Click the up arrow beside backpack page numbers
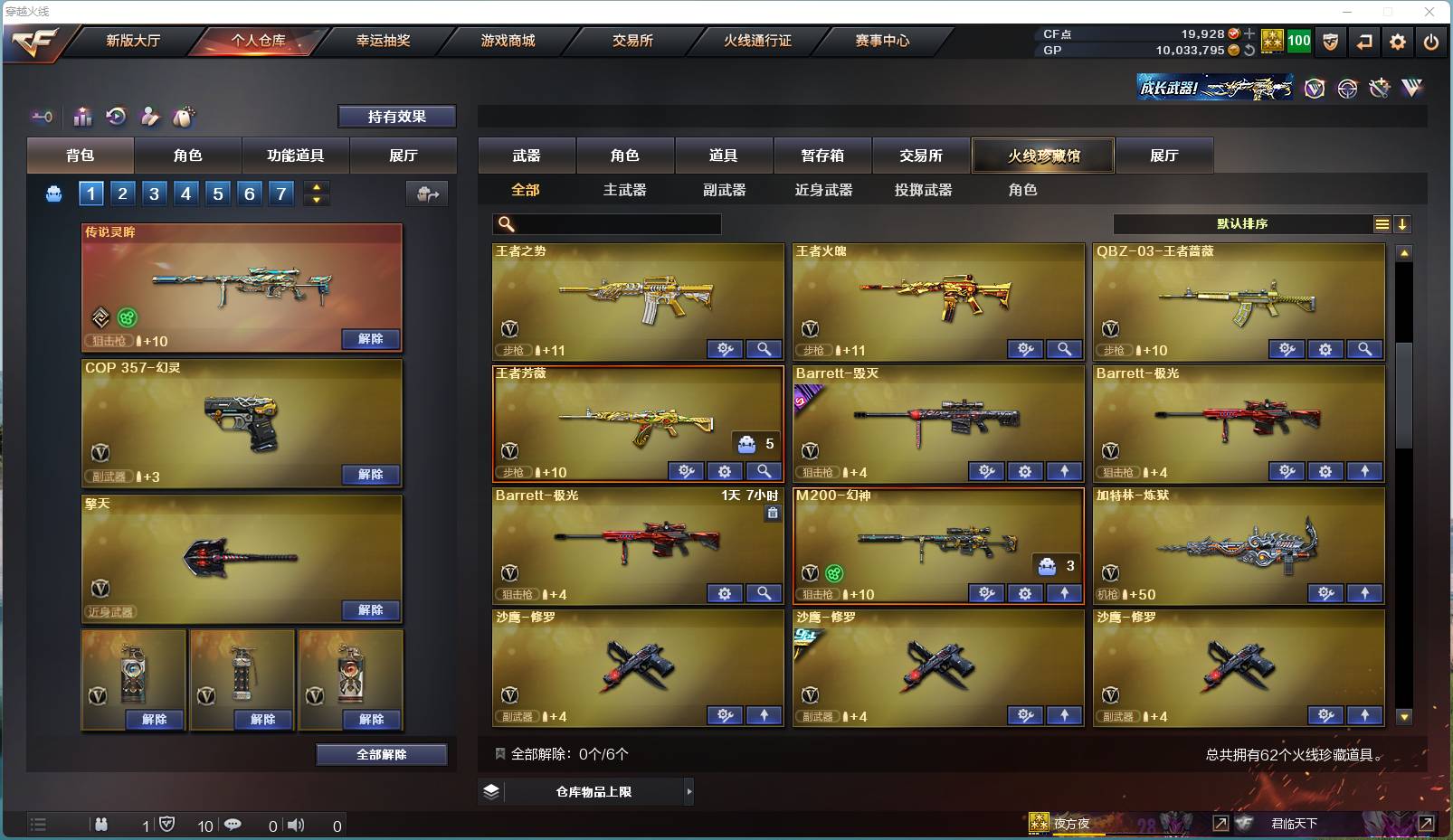Image resolution: width=1453 pixels, height=840 pixels. click(x=316, y=187)
